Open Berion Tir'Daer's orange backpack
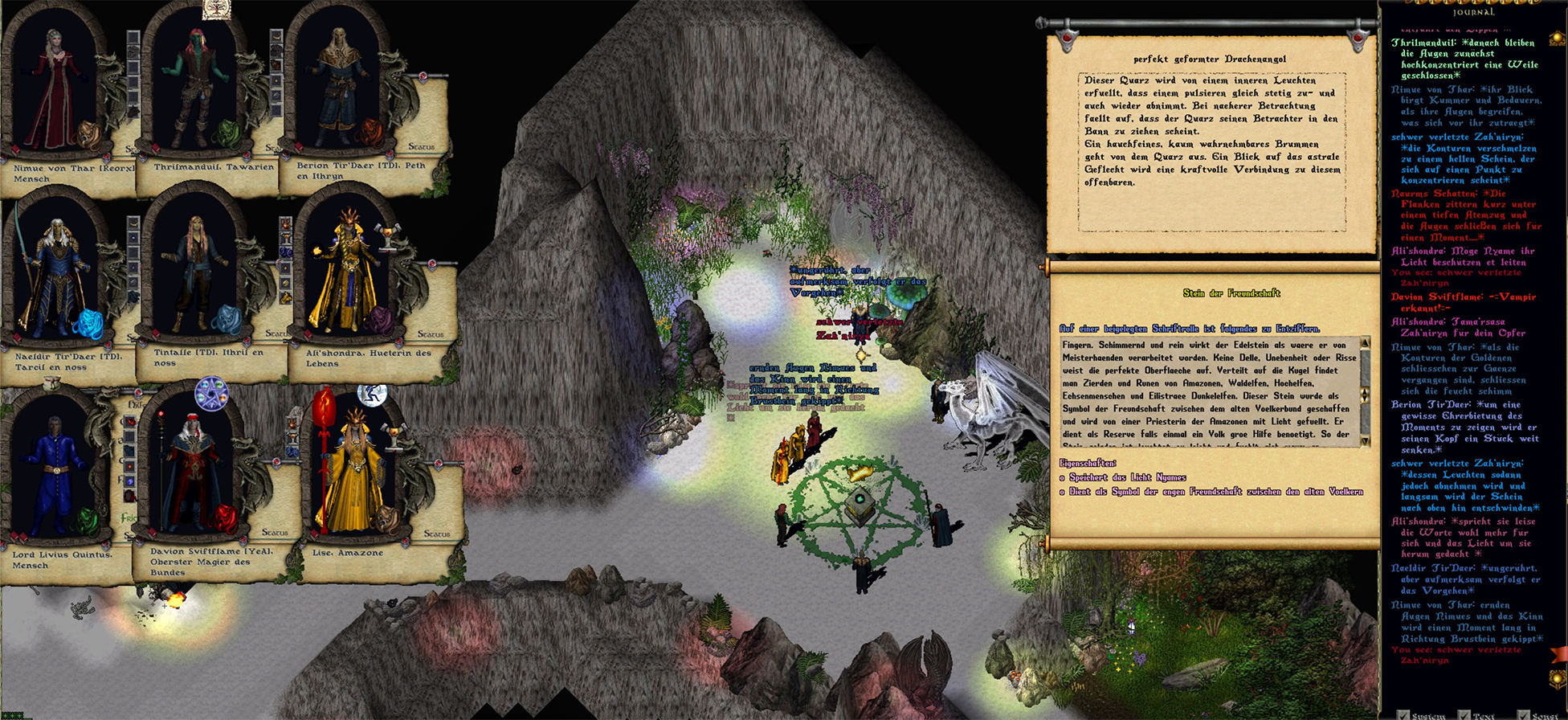The height and width of the screenshot is (720, 1568). (x=370, y=131)
